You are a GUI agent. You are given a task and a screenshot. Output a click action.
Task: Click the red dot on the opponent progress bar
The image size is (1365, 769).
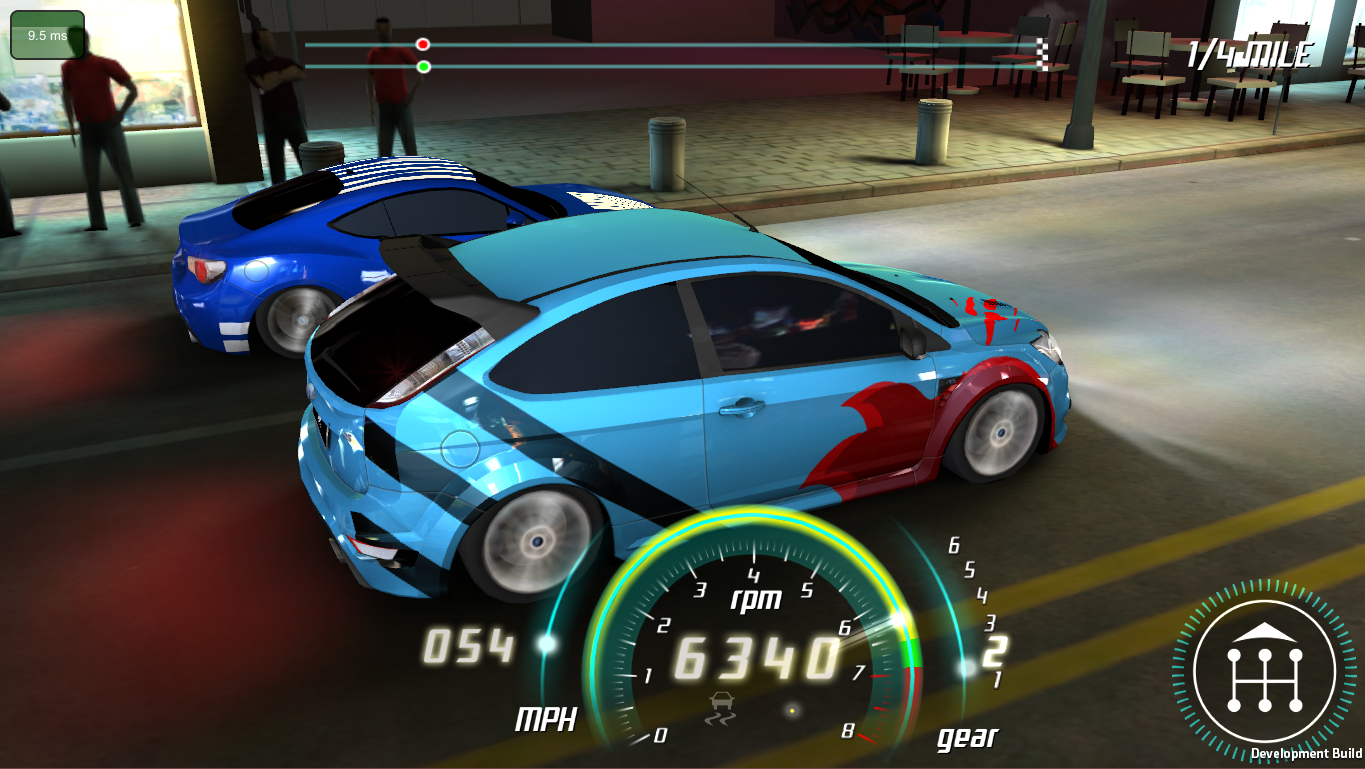[x=422, y=43]
